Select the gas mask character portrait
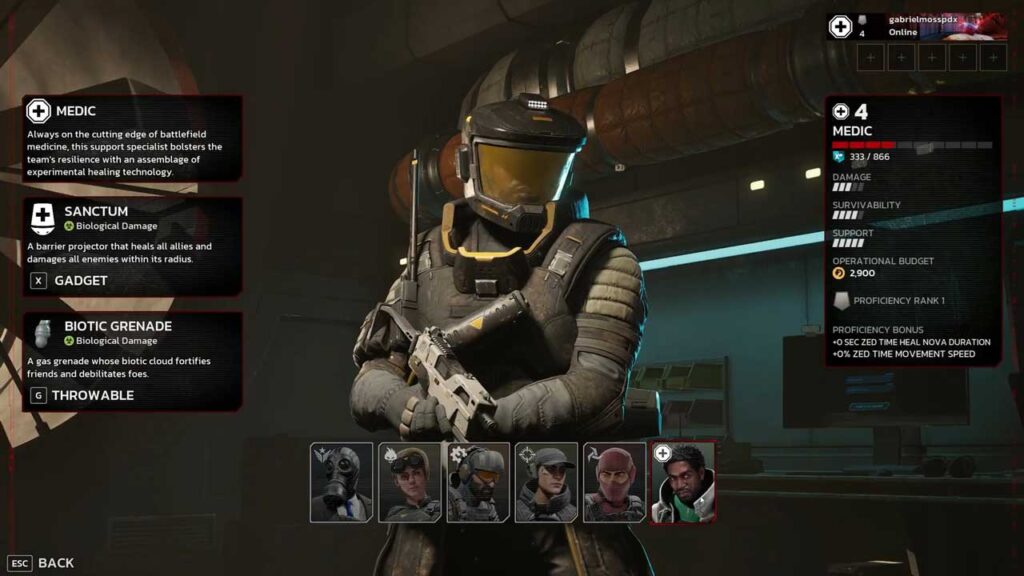The width and height of the screenshot is (1024, 576). 341,482
